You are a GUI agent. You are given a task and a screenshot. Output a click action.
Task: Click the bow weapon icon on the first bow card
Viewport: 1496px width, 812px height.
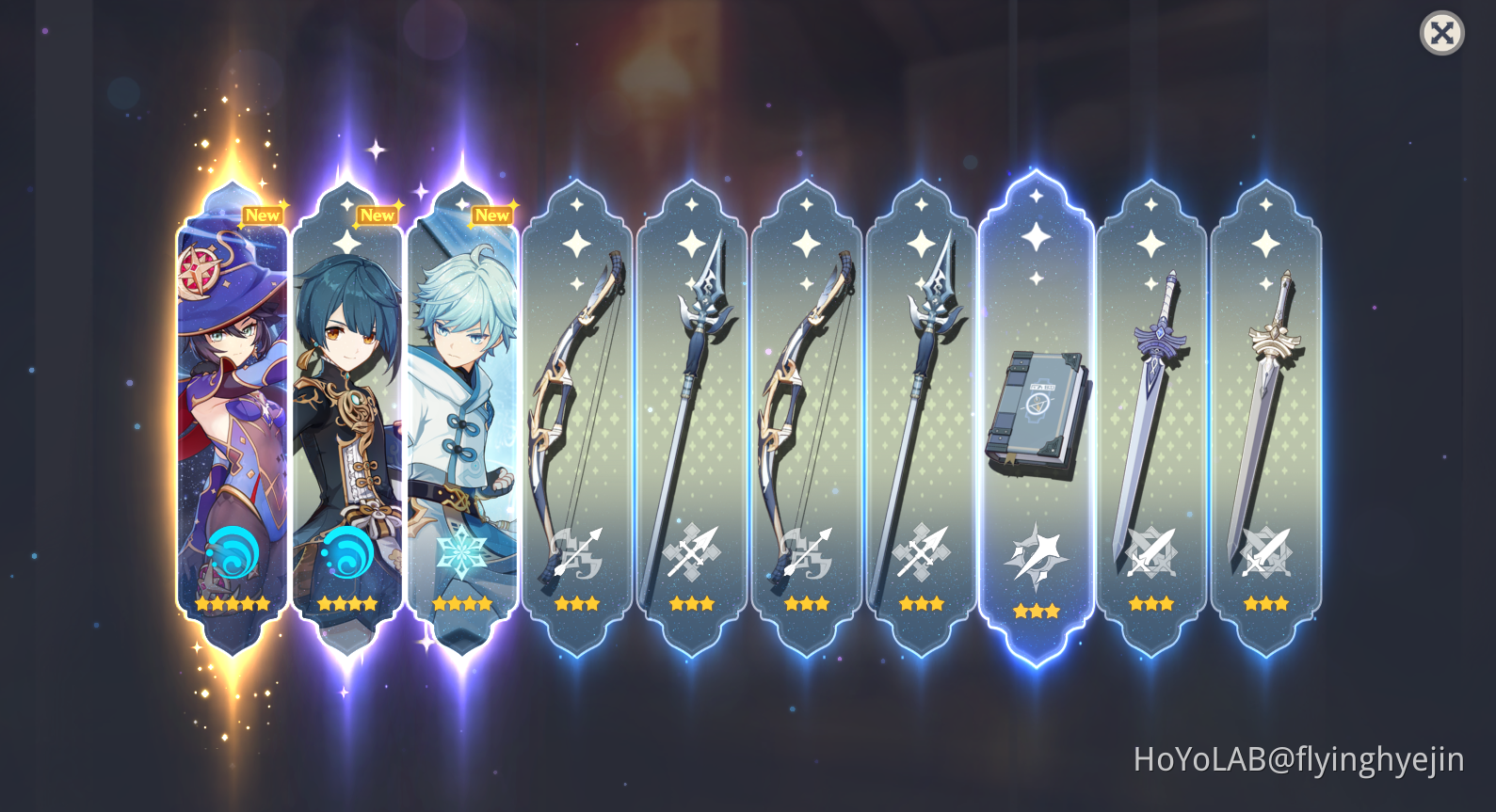578,552
